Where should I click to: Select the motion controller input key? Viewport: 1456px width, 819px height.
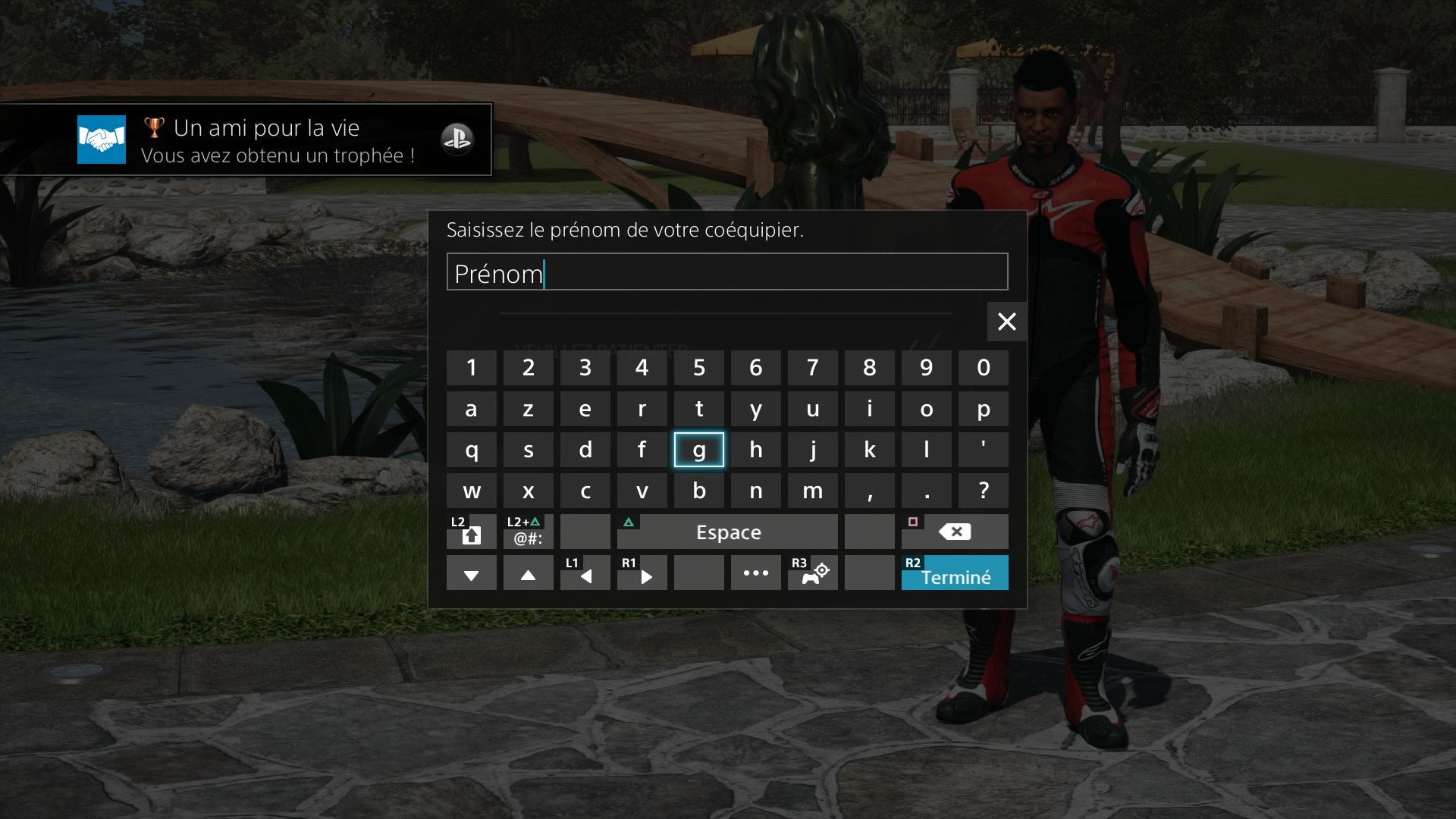(x=812, y=573)
